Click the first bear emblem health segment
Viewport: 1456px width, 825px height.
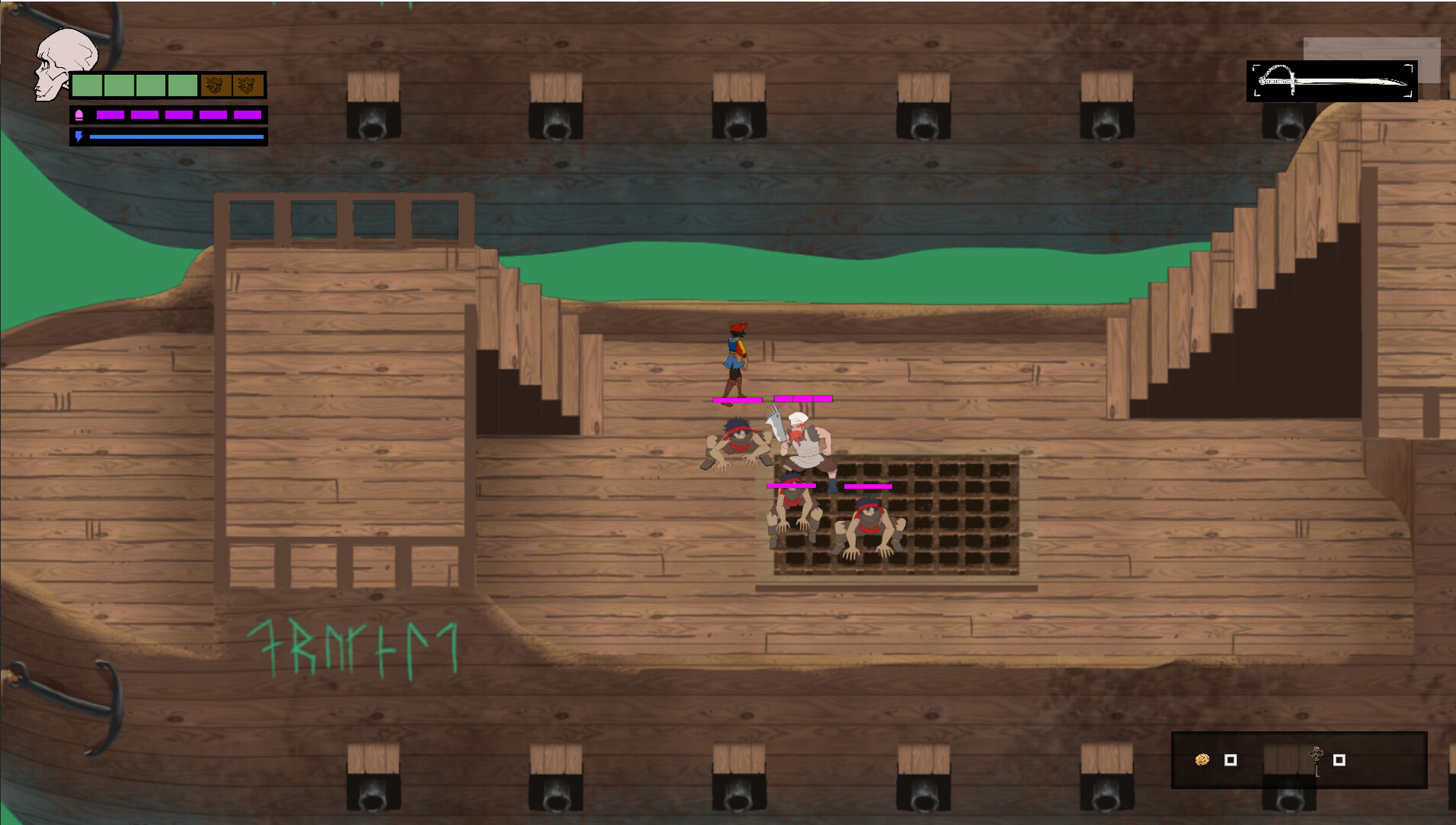216,86
